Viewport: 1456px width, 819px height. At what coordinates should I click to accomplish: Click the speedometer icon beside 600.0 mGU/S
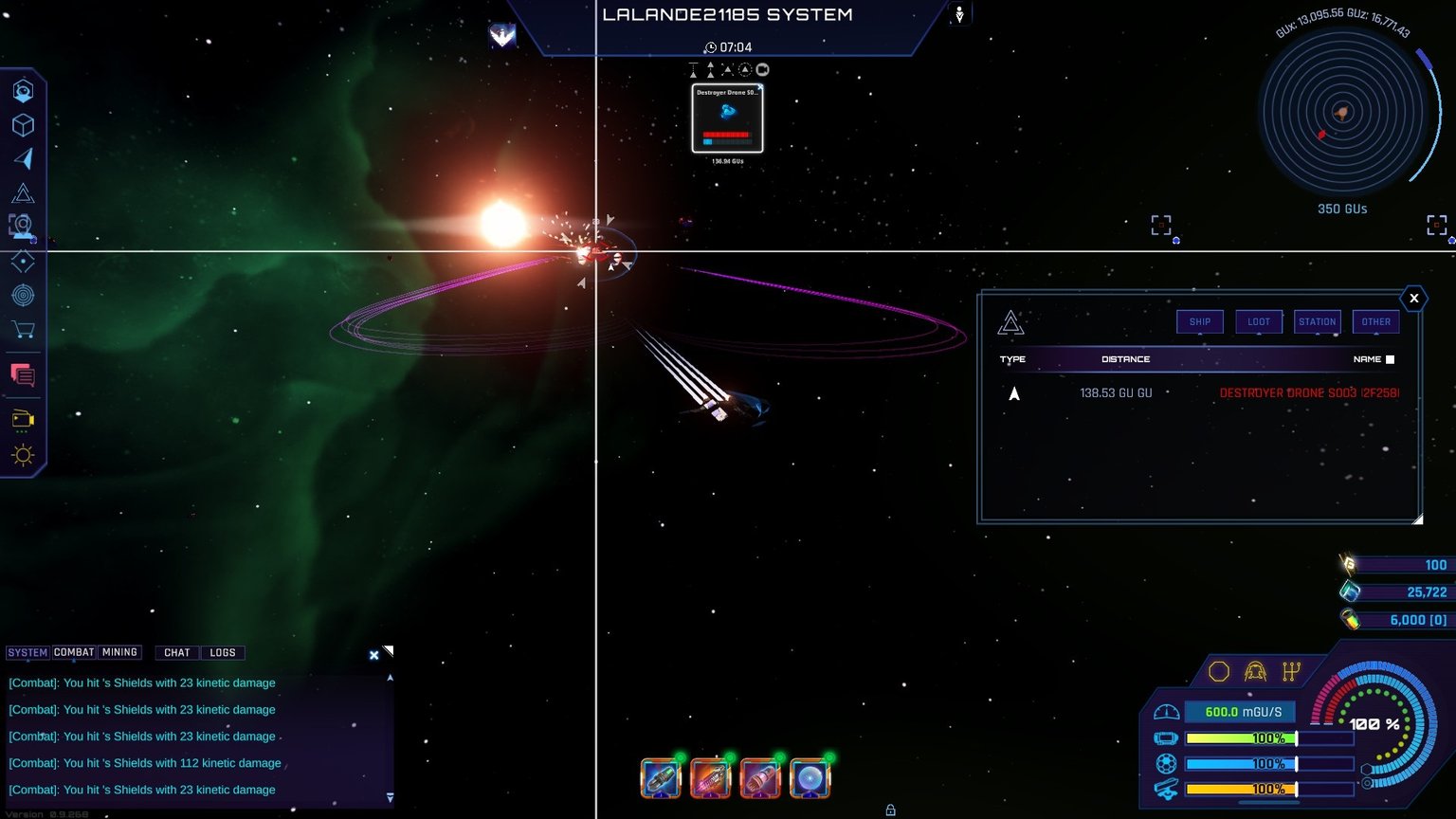pos(1165,711)
